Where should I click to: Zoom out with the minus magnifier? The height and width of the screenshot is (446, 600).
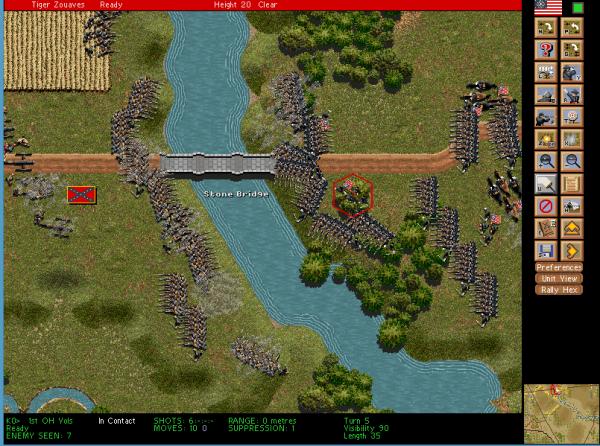(572, 161)
